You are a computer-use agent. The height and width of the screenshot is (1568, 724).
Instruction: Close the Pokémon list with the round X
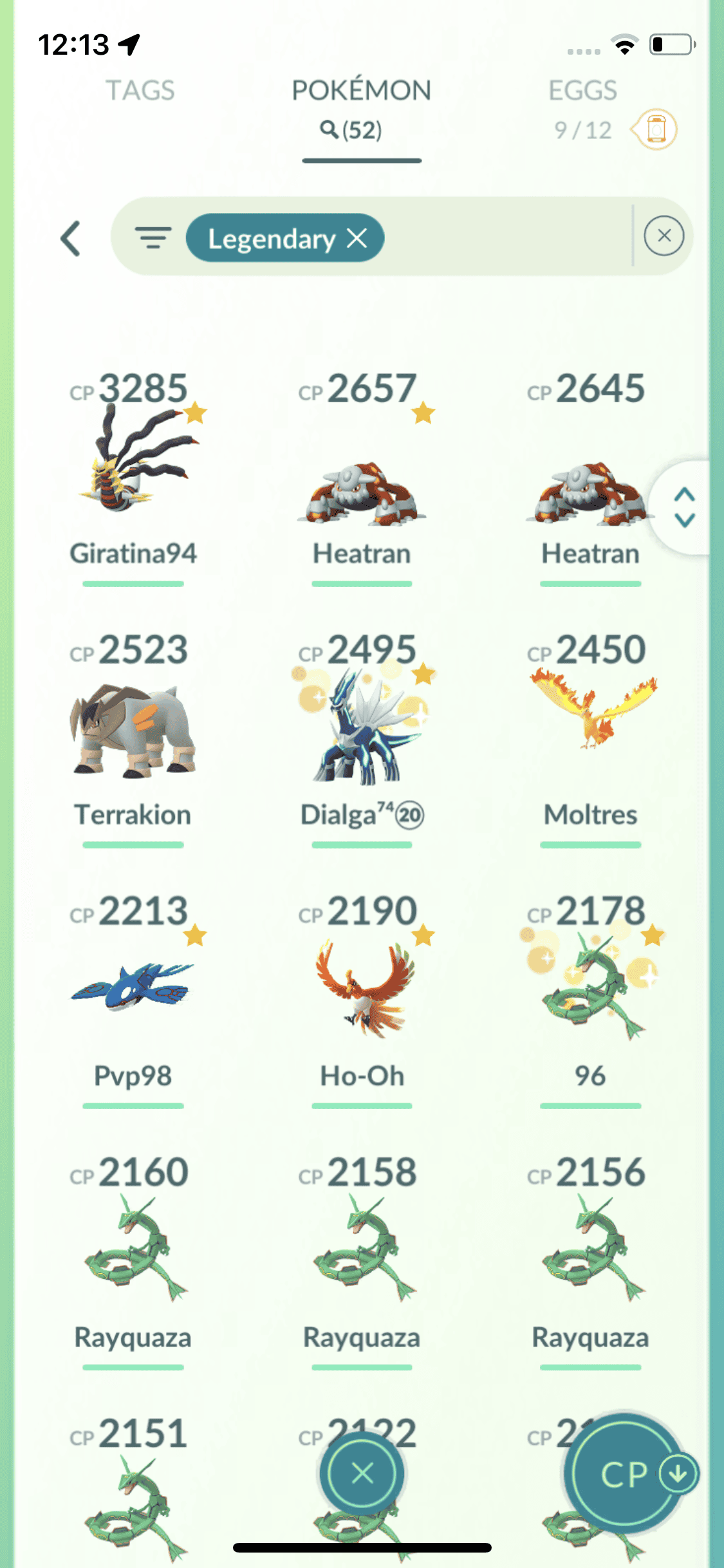(x=362, y=1473)
